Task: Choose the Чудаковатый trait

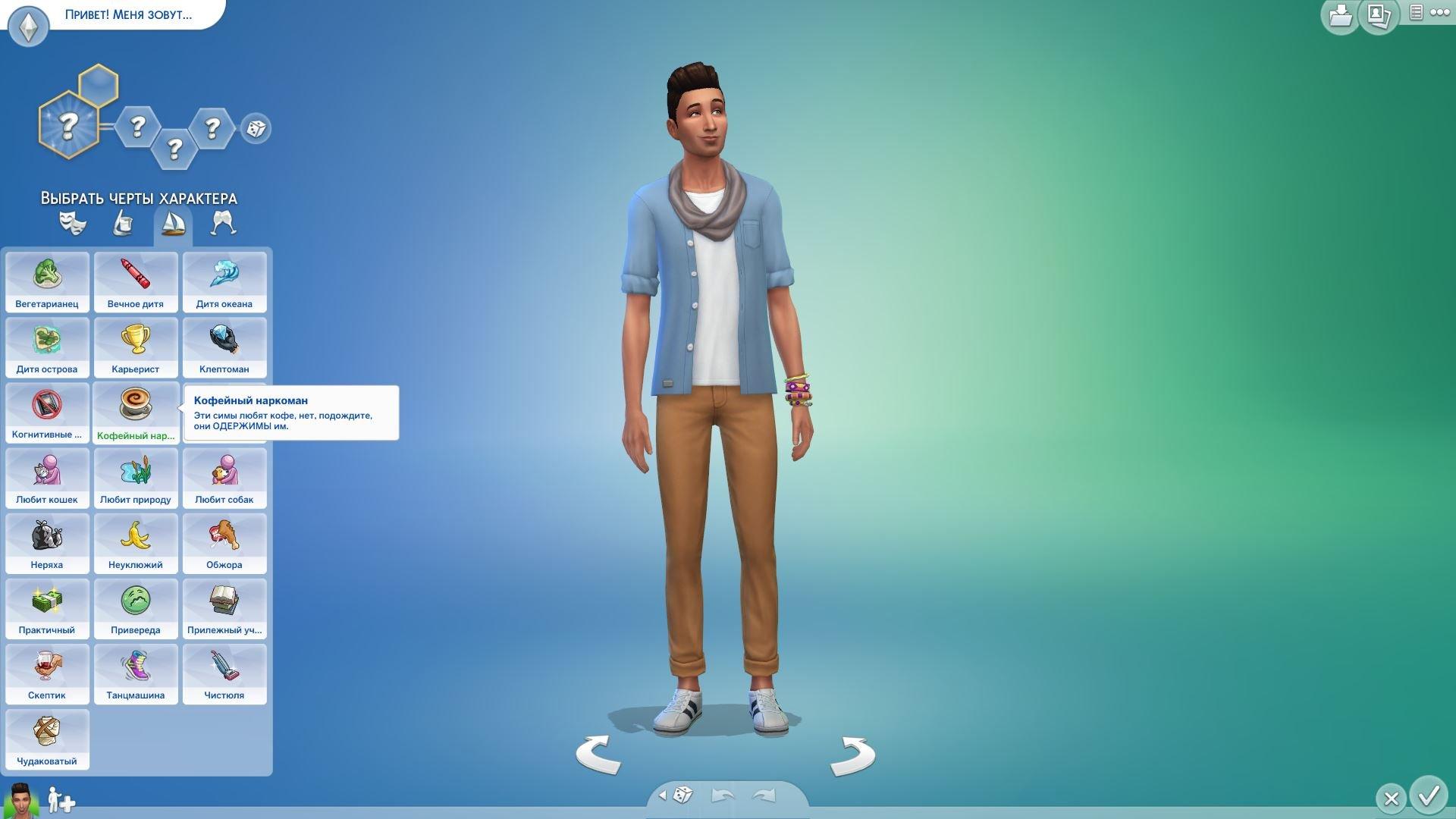Action: [47, 739]
